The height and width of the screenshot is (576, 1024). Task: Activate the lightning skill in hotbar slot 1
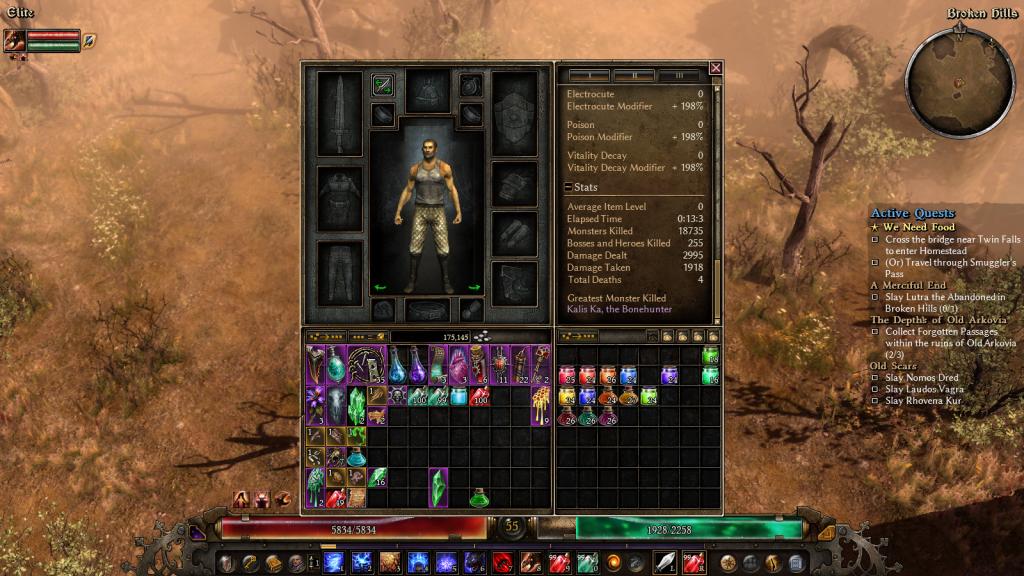click(x=333, y=562)
